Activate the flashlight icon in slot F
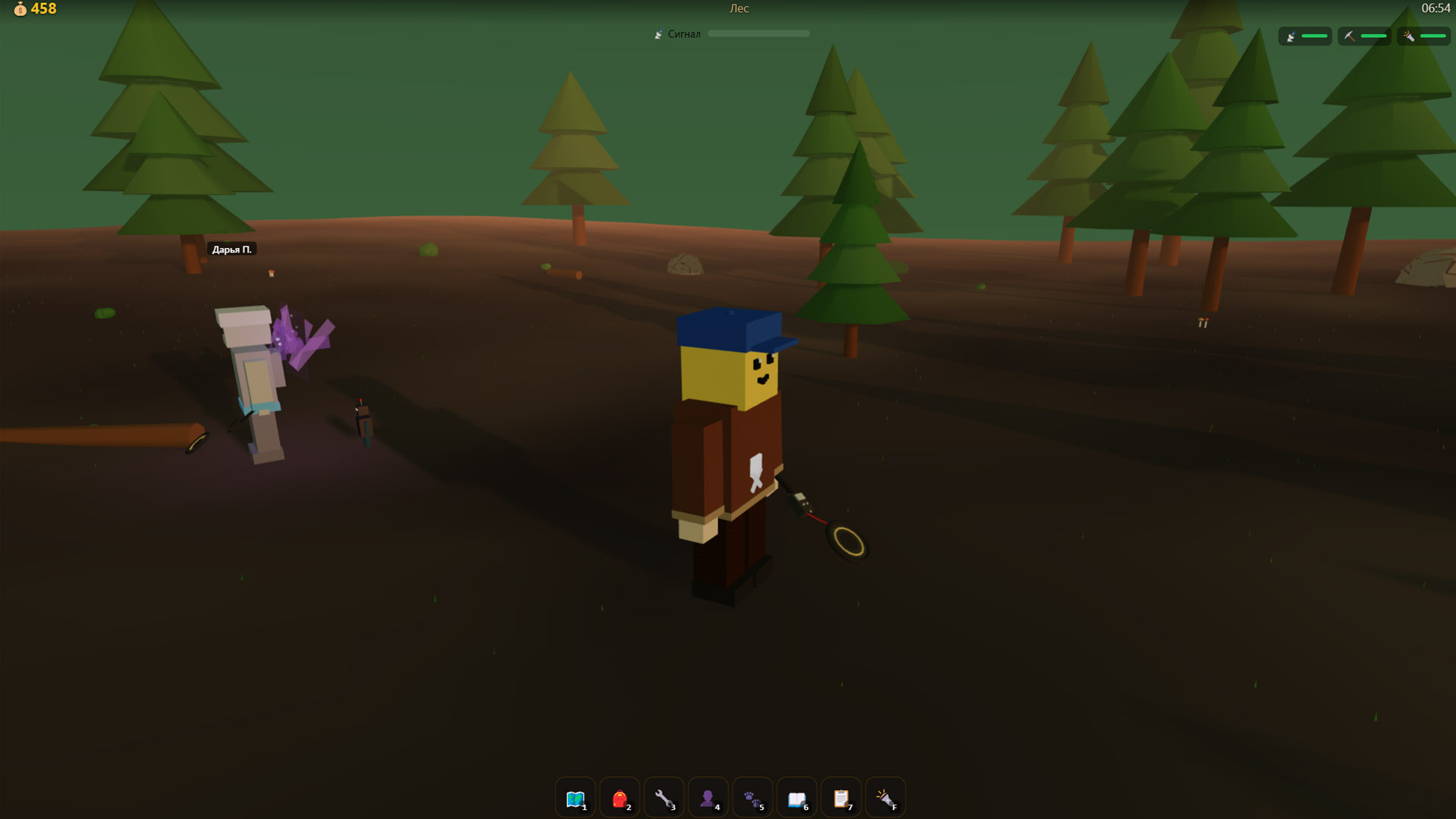Image resolution: width=1456 pixels, height=819 pixels. point(885,797)
